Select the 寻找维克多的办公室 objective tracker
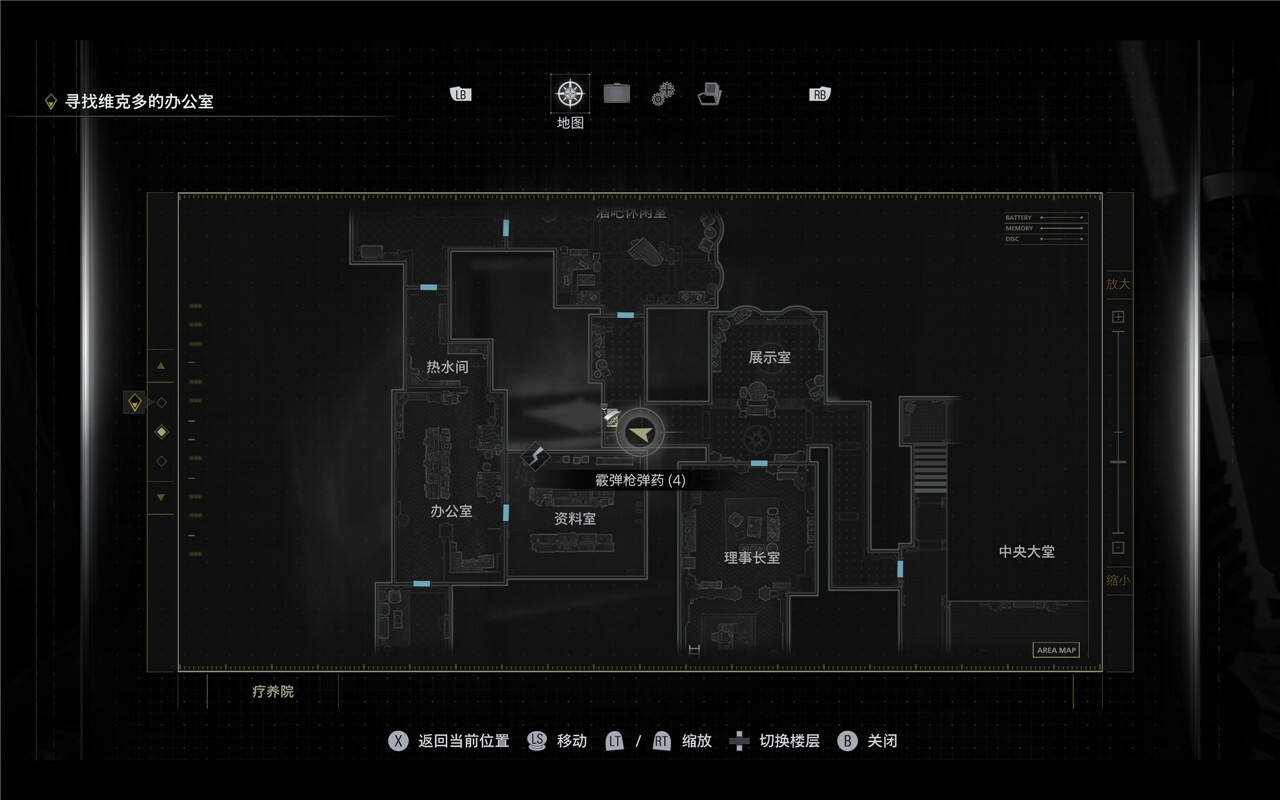 139,101
